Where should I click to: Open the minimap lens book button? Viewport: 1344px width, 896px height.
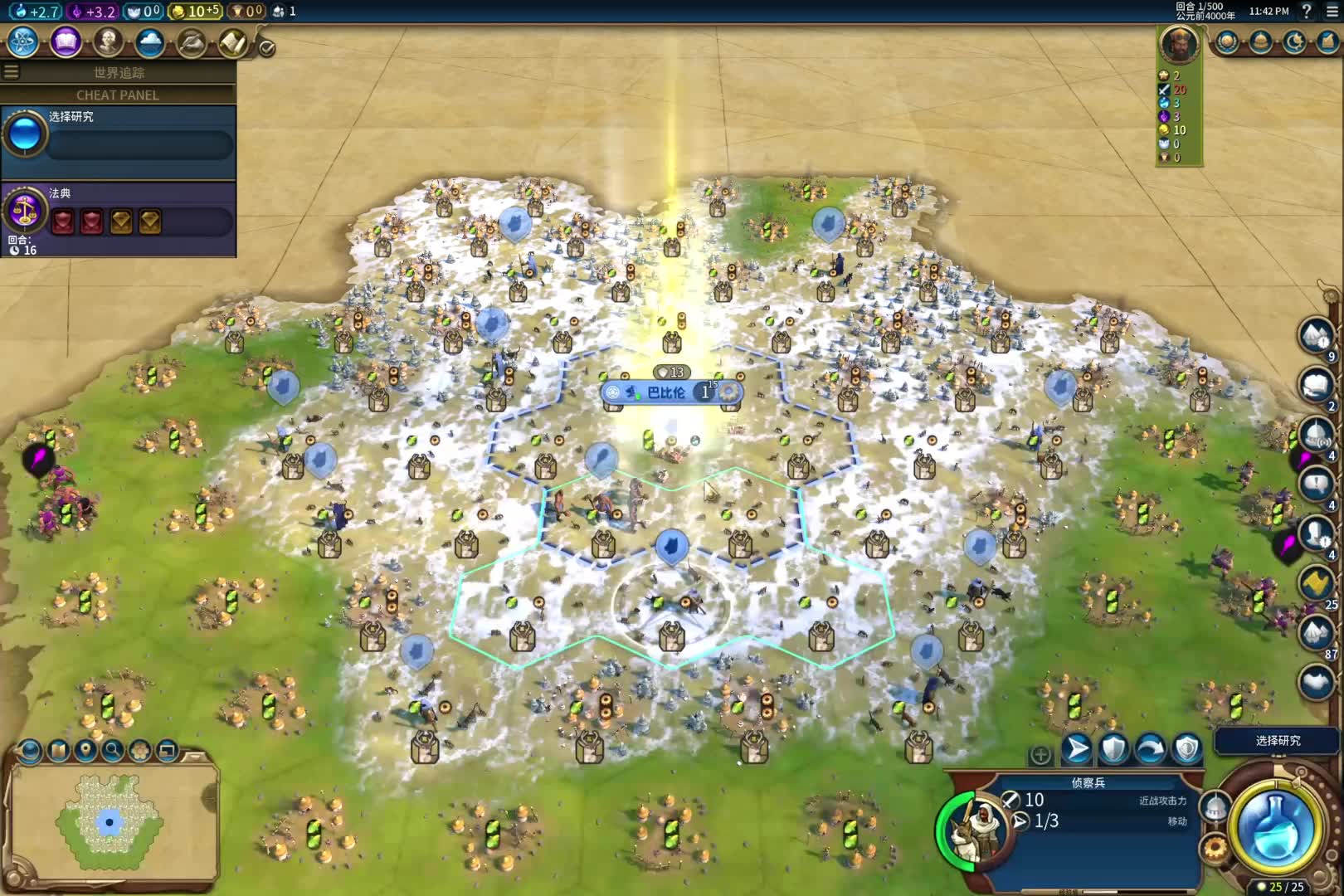tap(58, 752)
